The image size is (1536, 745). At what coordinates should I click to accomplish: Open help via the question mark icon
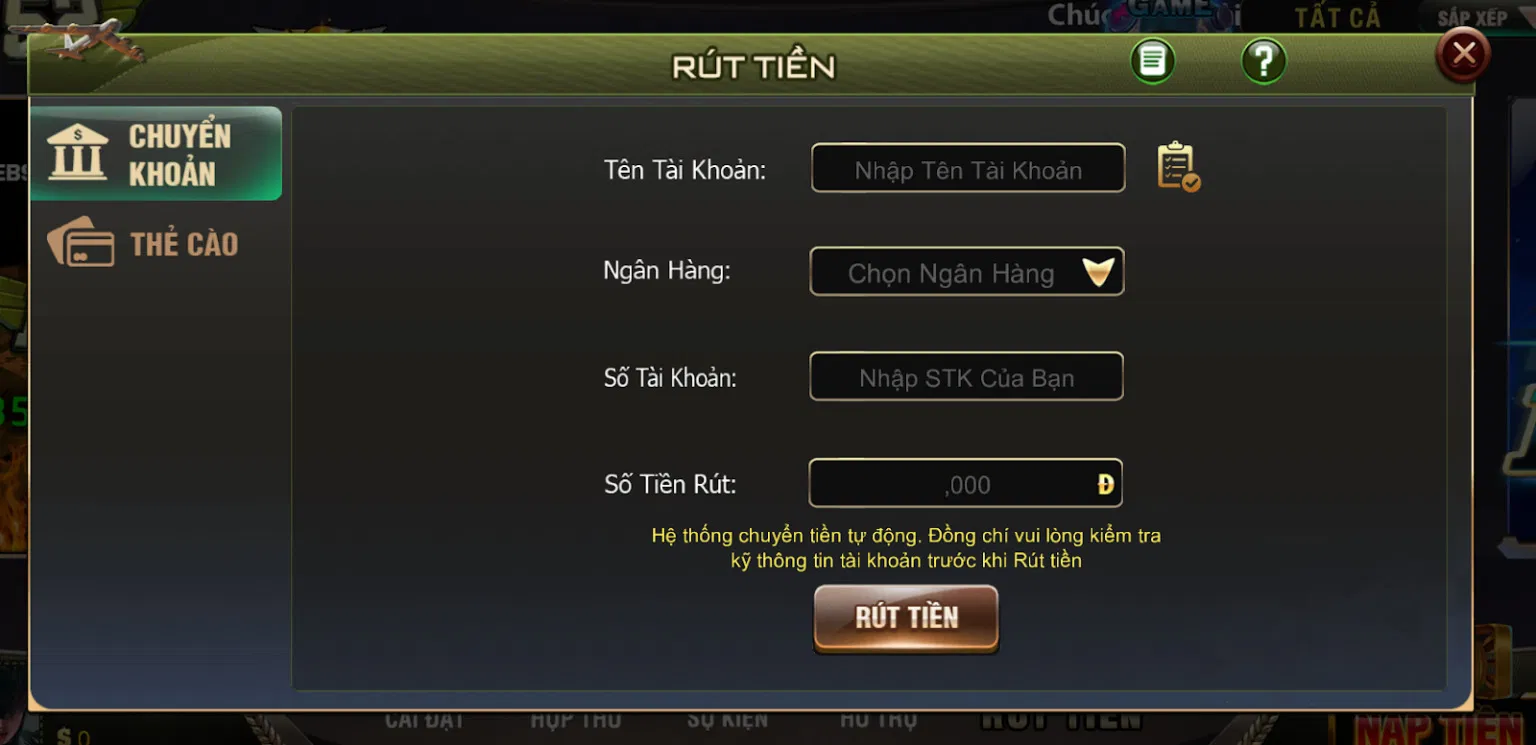coord(1263,60)
